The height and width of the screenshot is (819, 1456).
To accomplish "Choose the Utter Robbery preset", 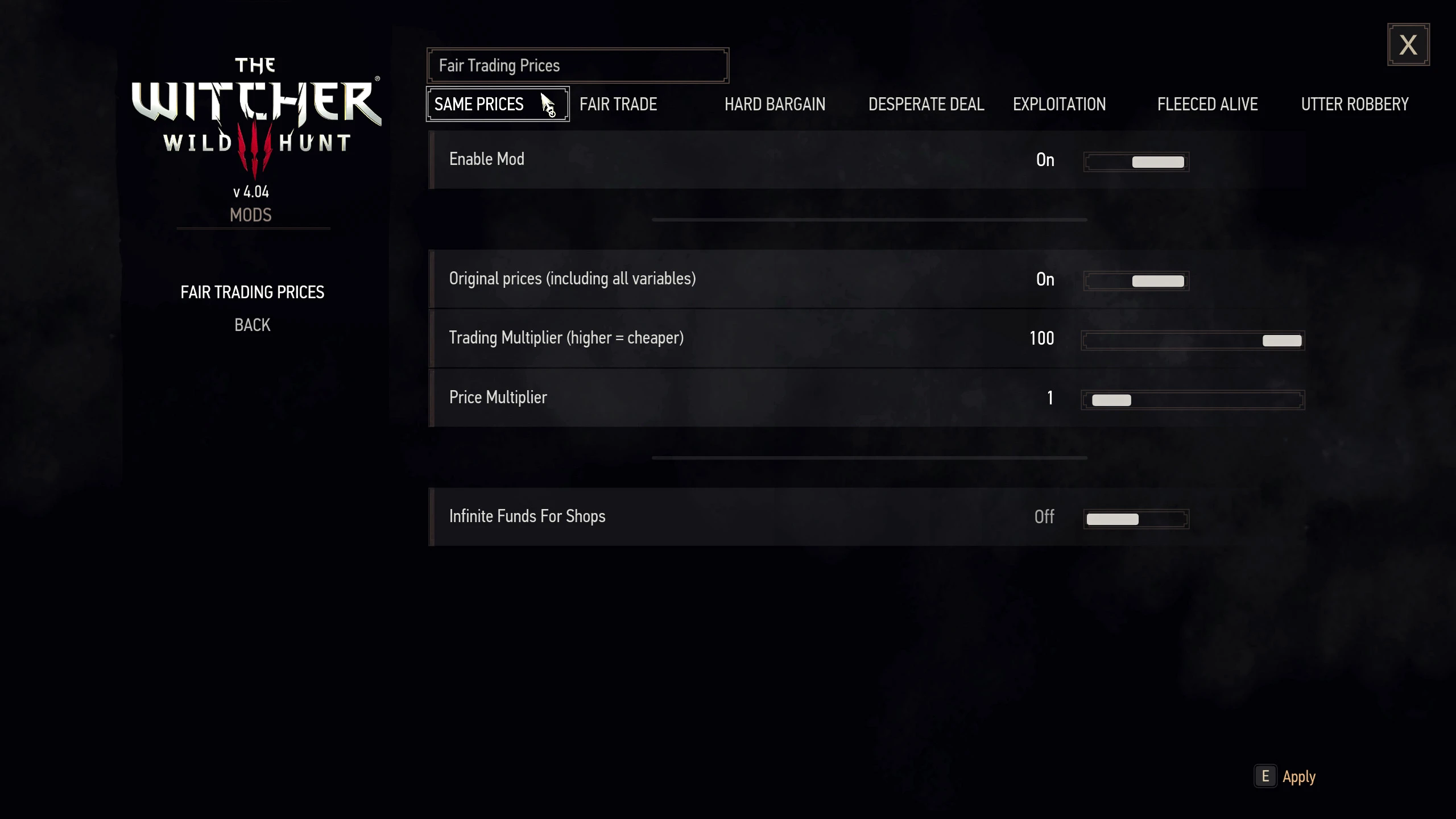I will click(1355, 105).
